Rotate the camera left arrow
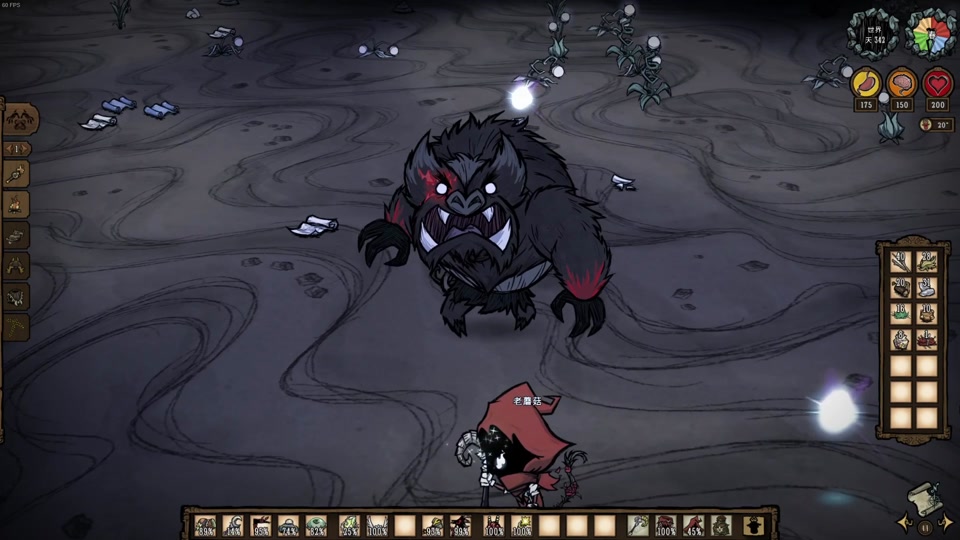 tap(905, 523)
